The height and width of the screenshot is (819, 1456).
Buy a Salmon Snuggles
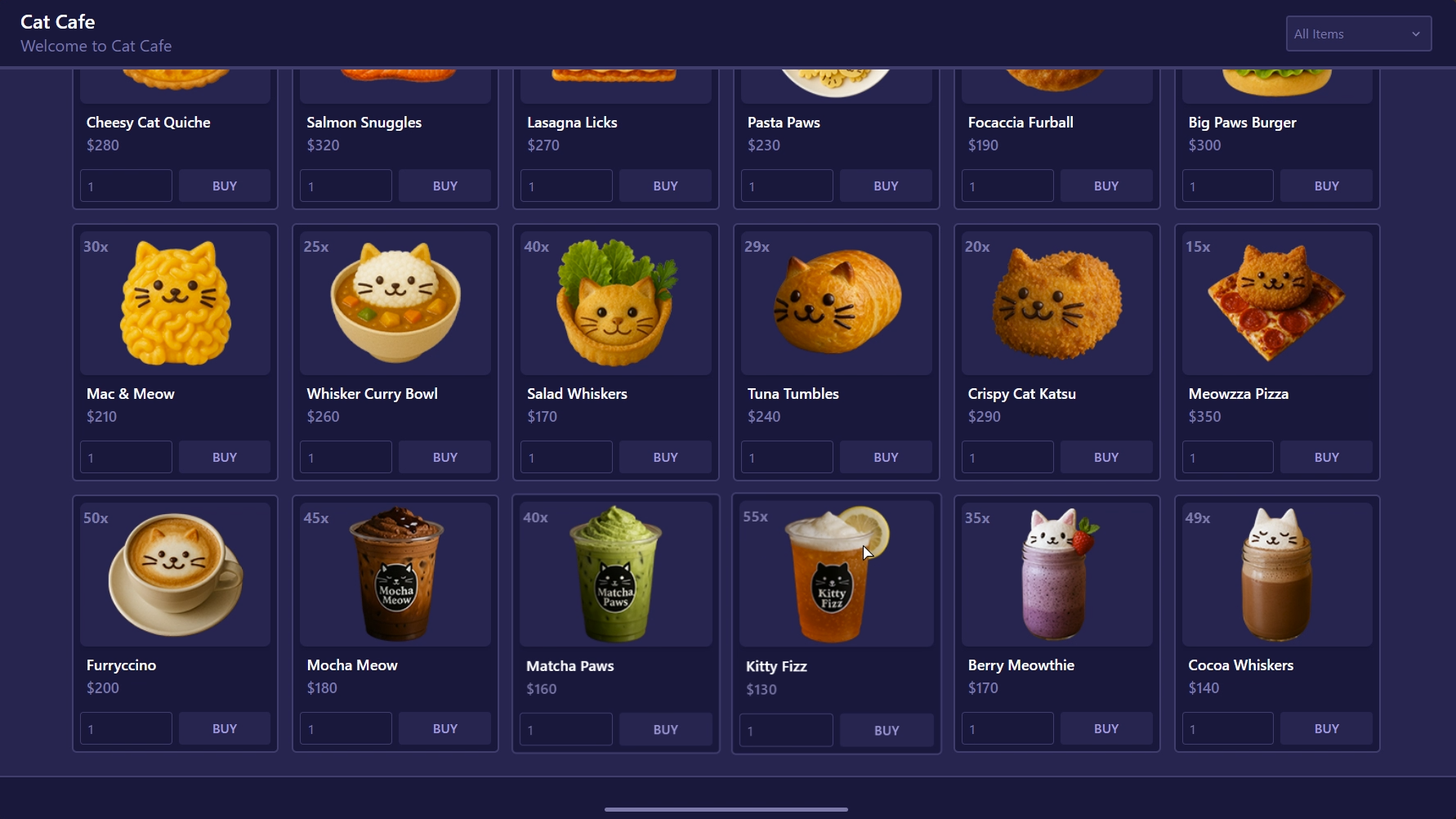pyautogui.click(x=445, y=186)
